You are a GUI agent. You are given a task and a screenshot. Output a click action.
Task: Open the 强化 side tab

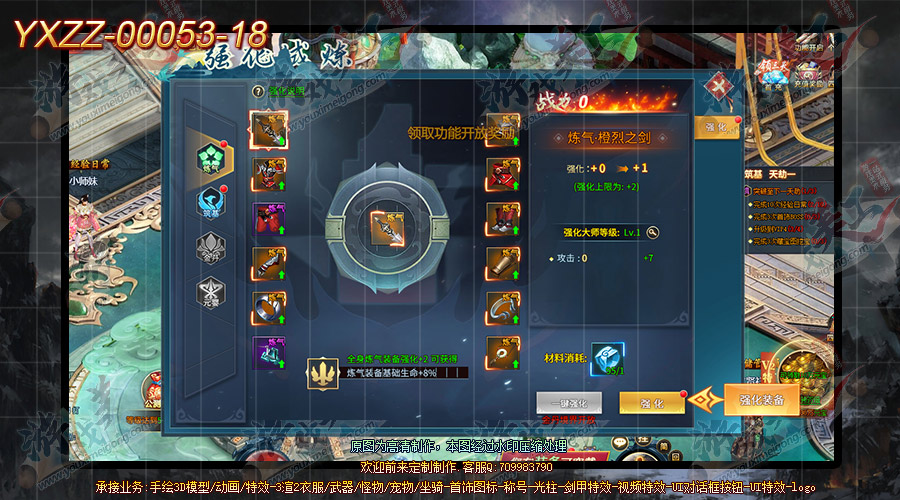(x=717, y=128)
